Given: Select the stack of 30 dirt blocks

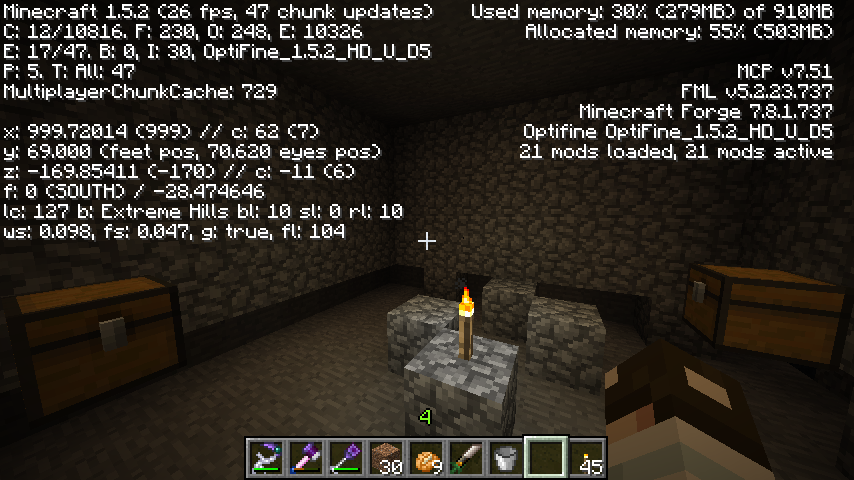Looking at the screenshot, I should point(386,457).
